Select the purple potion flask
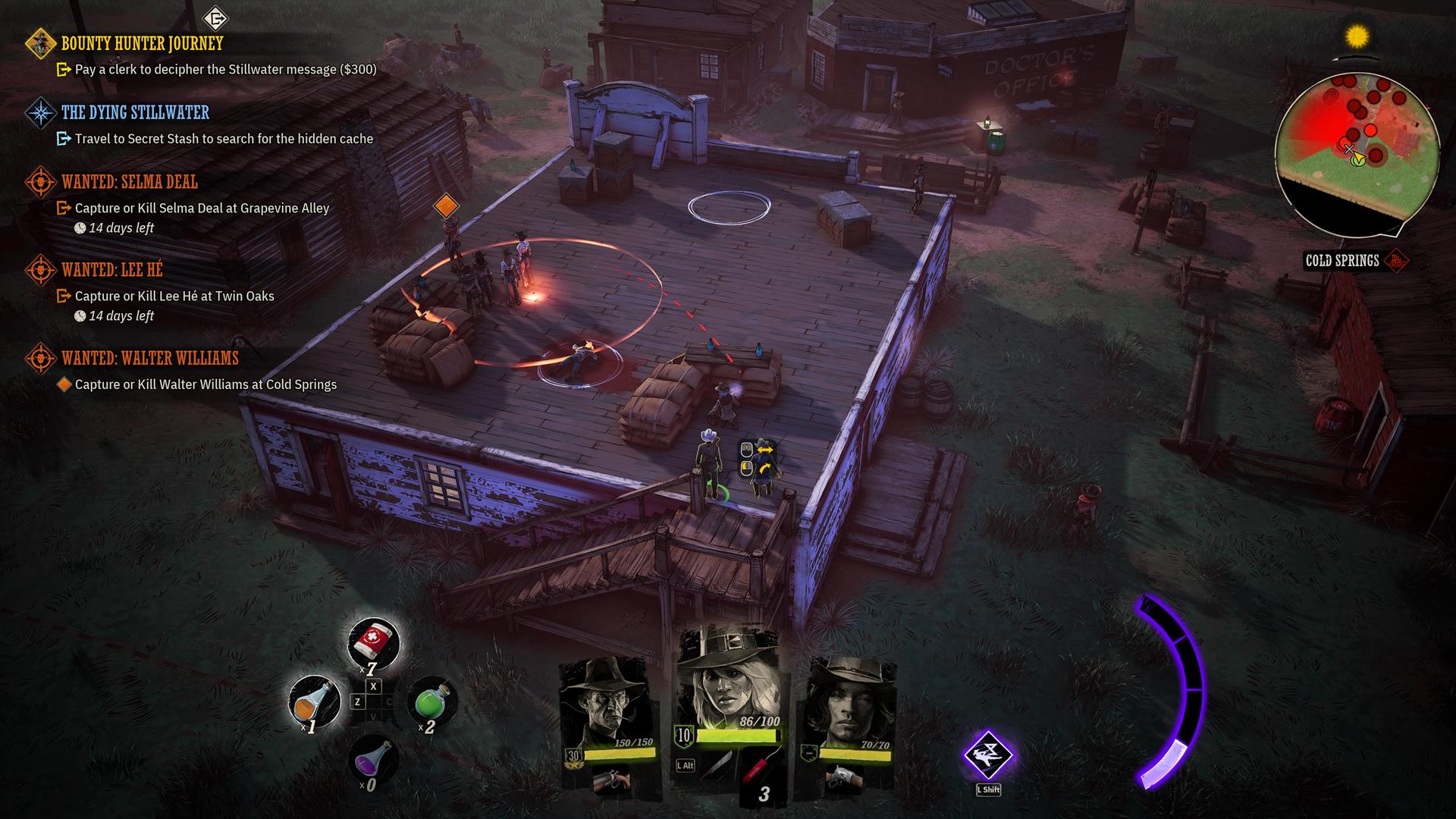 point(373,758)
